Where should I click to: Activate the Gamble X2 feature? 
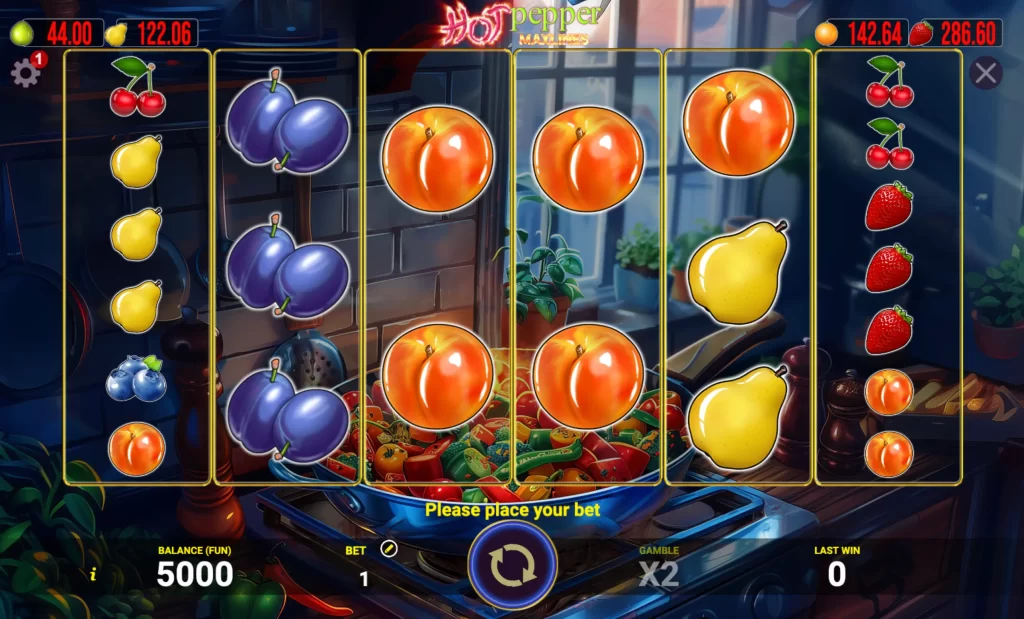(659, 573)
